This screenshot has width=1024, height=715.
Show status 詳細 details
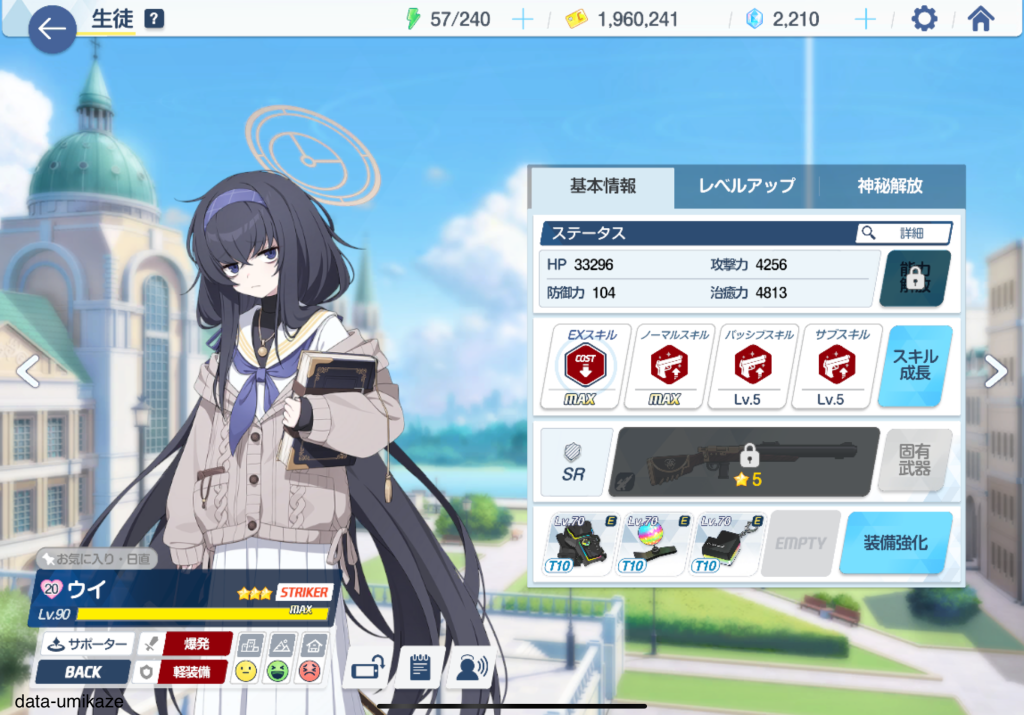pos(903,233)
